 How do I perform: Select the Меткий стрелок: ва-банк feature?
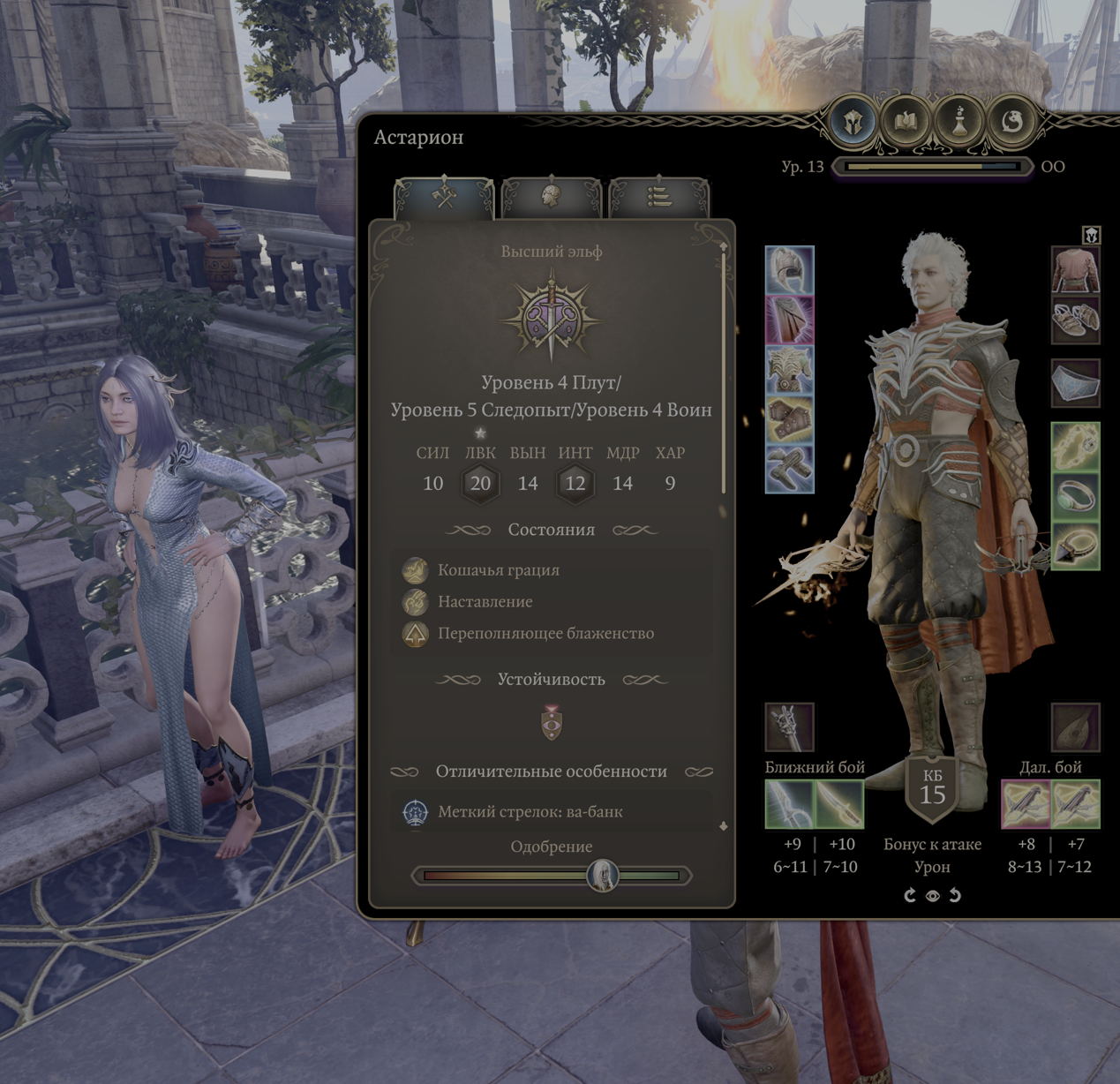[x=530, y=812]
